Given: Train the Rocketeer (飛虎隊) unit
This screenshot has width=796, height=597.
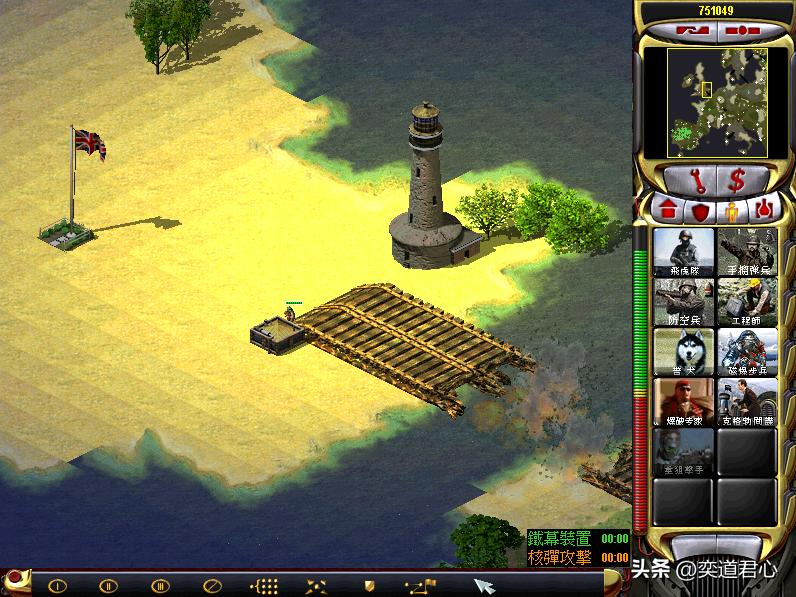Looking at the screenshot, I should tap(684, 252).
